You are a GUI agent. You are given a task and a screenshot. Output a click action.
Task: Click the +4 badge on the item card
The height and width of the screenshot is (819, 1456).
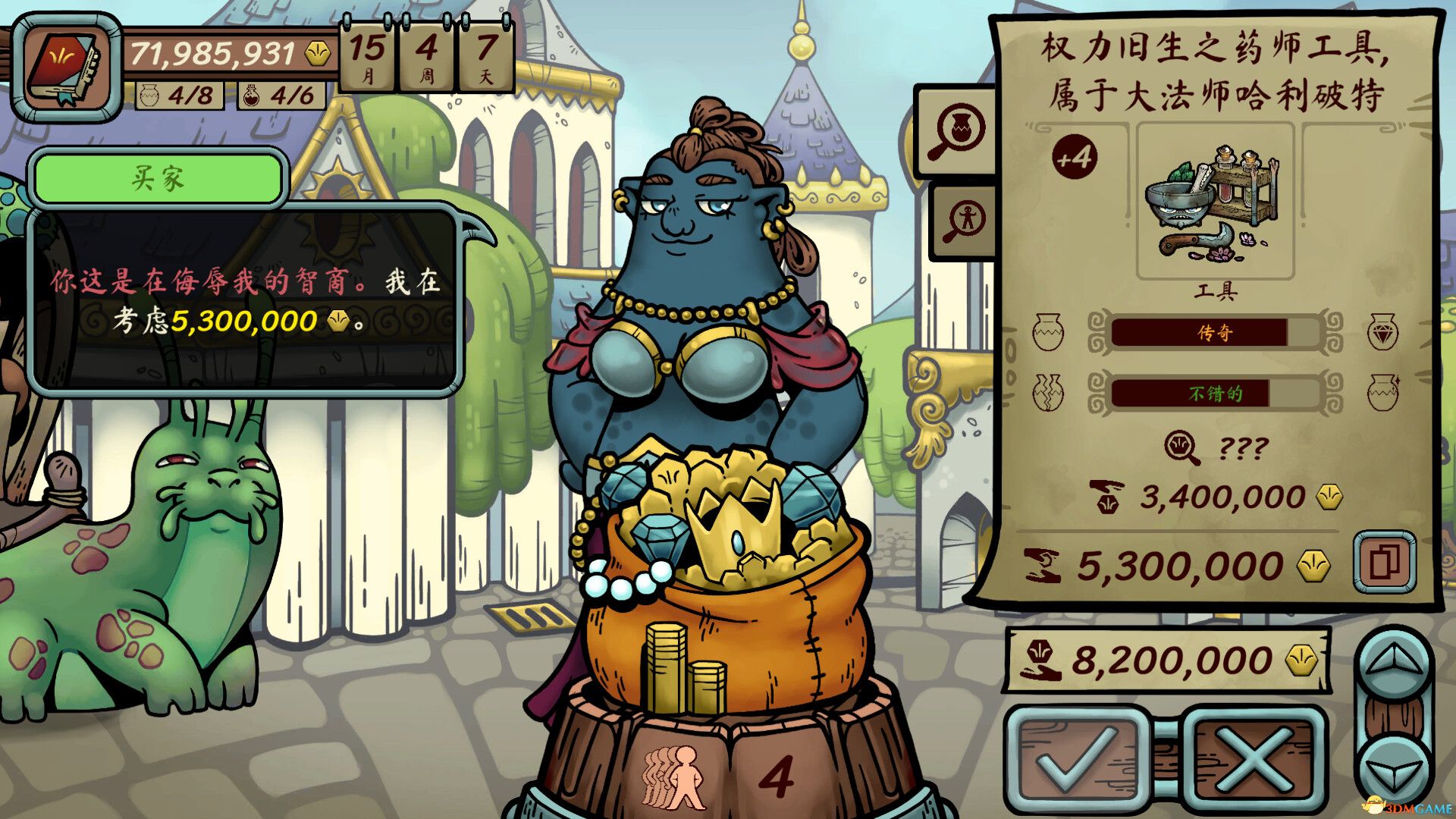(1076, 157)
